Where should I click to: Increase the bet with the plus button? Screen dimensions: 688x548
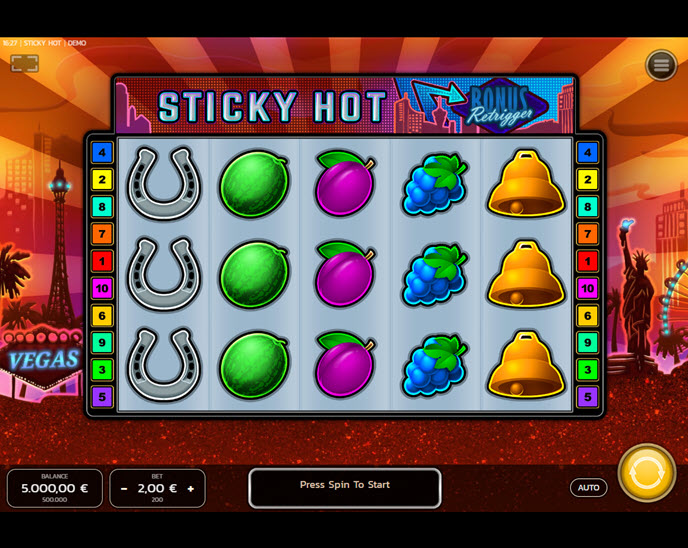[191, 489]
